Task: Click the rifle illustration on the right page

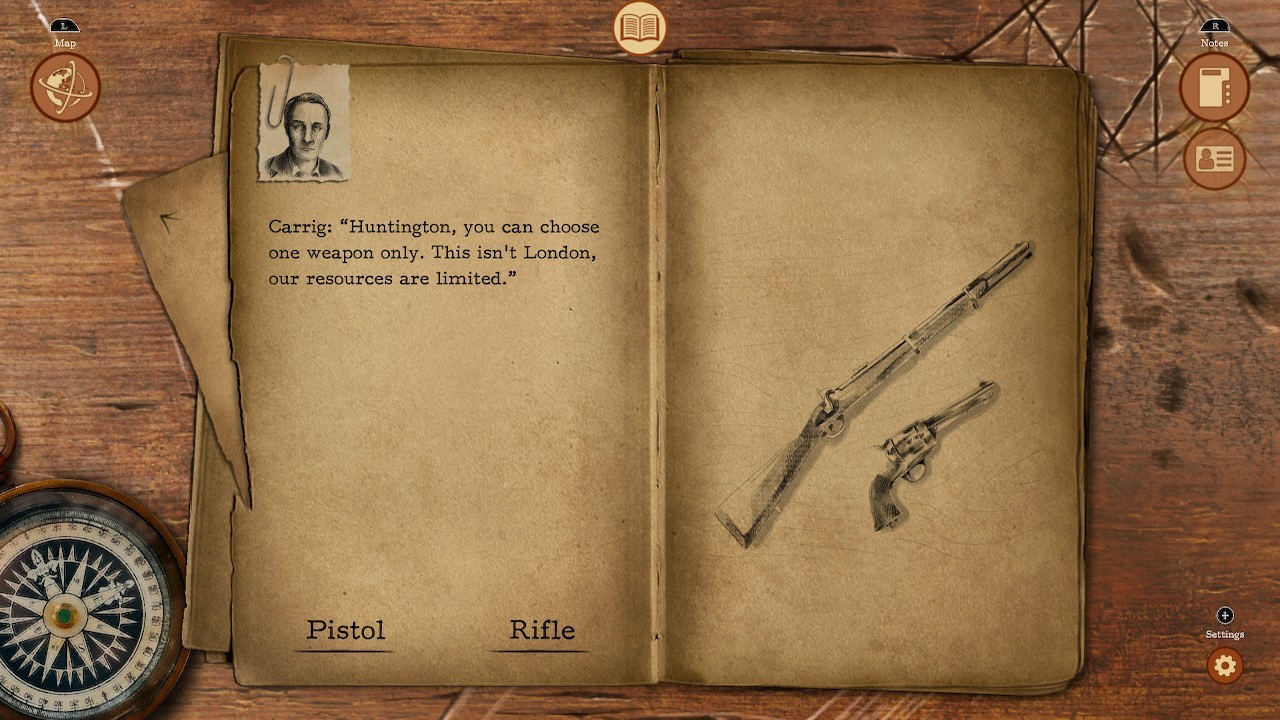Action: point(880,380)
